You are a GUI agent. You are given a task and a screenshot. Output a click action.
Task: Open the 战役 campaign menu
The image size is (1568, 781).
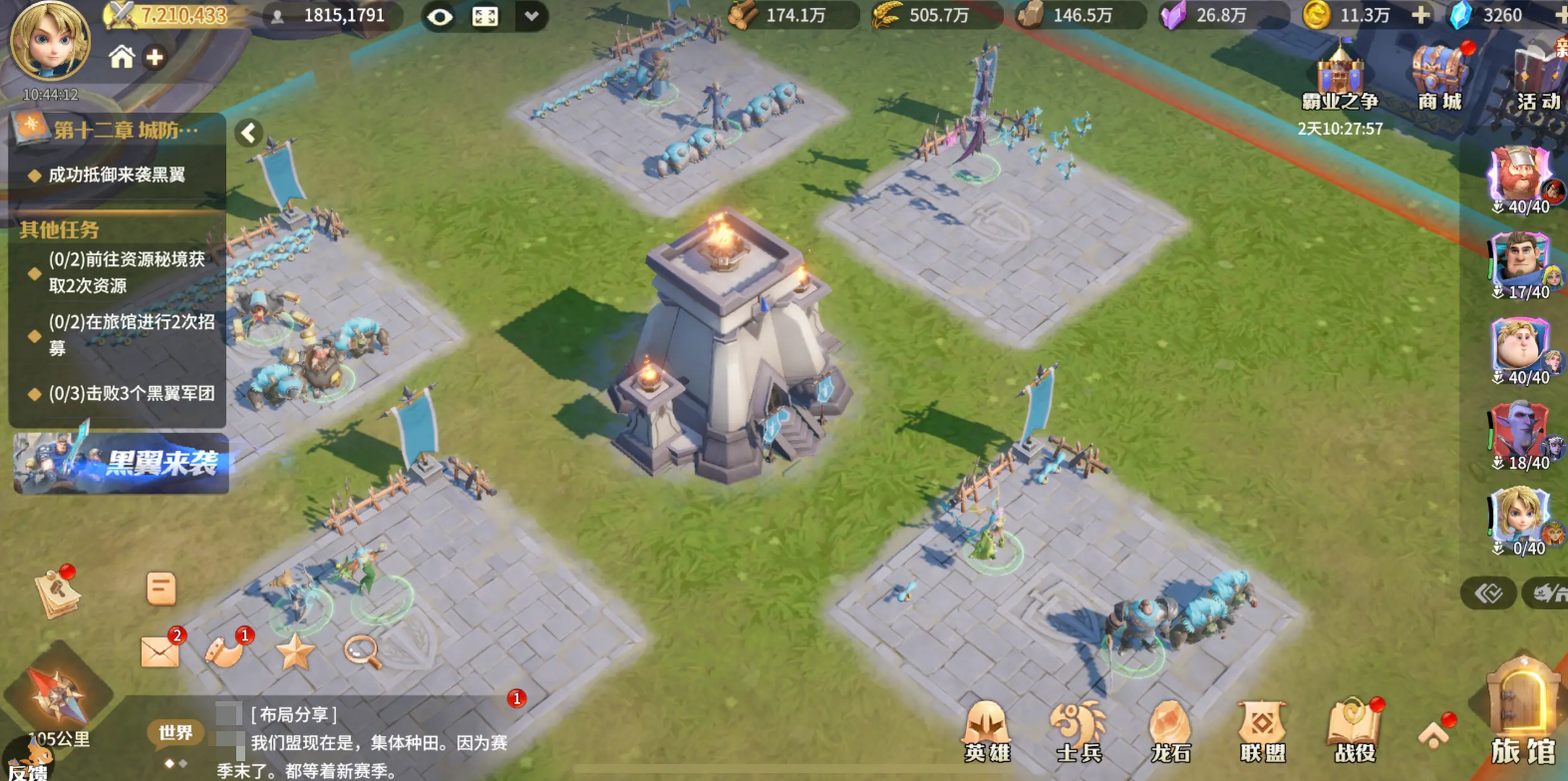tap(1355, 730)
